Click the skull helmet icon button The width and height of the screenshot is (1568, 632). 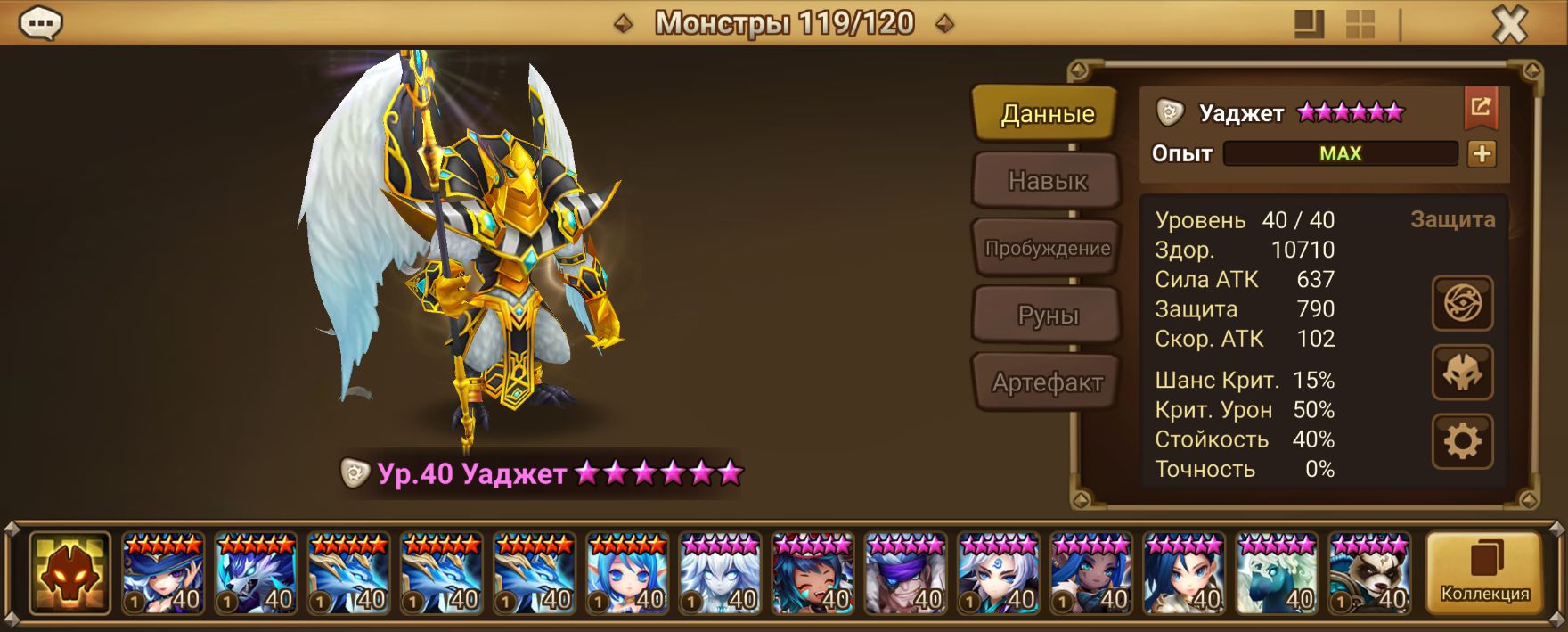1462,373
